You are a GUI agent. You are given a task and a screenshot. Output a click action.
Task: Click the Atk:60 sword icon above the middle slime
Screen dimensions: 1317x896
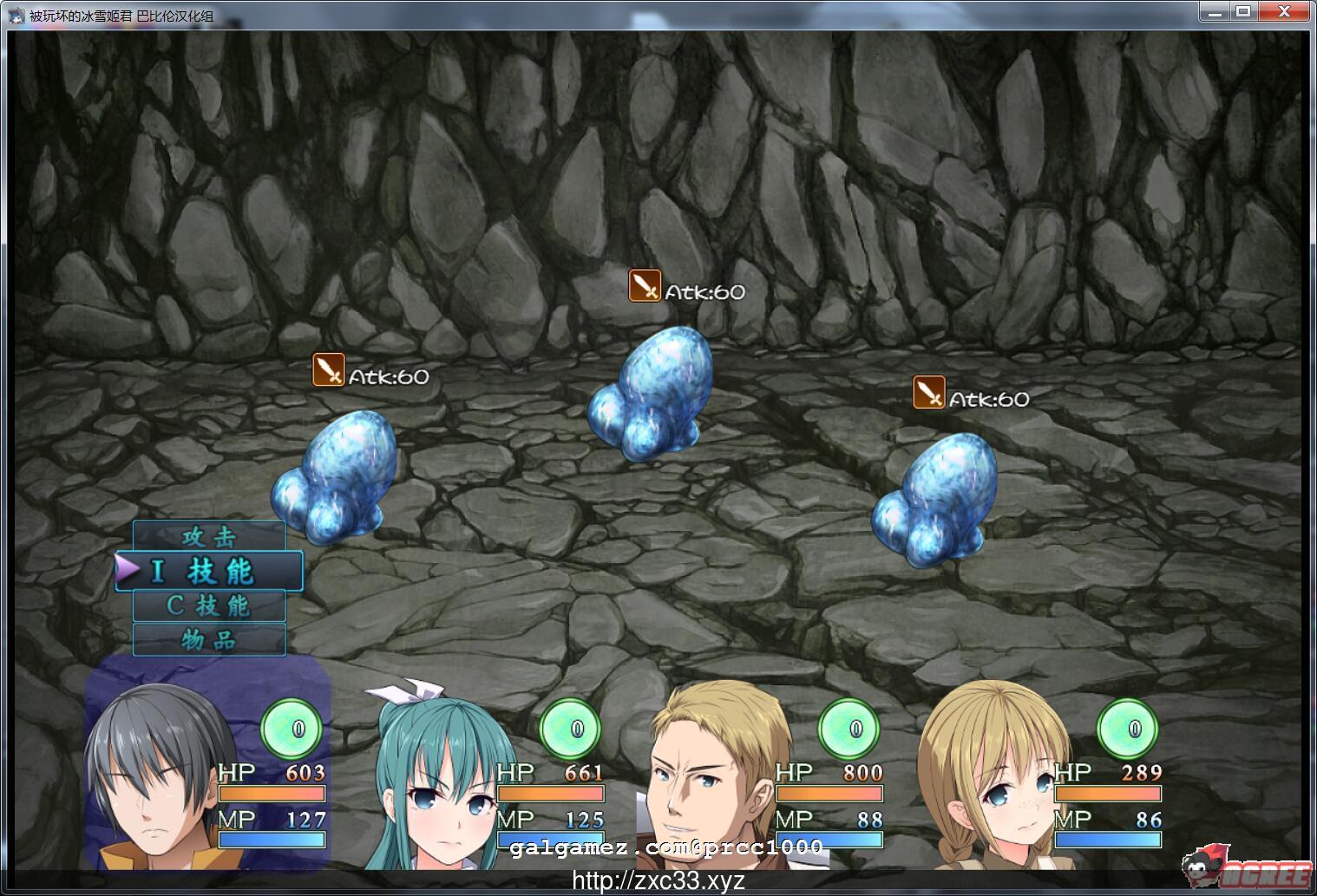(645, 286)
